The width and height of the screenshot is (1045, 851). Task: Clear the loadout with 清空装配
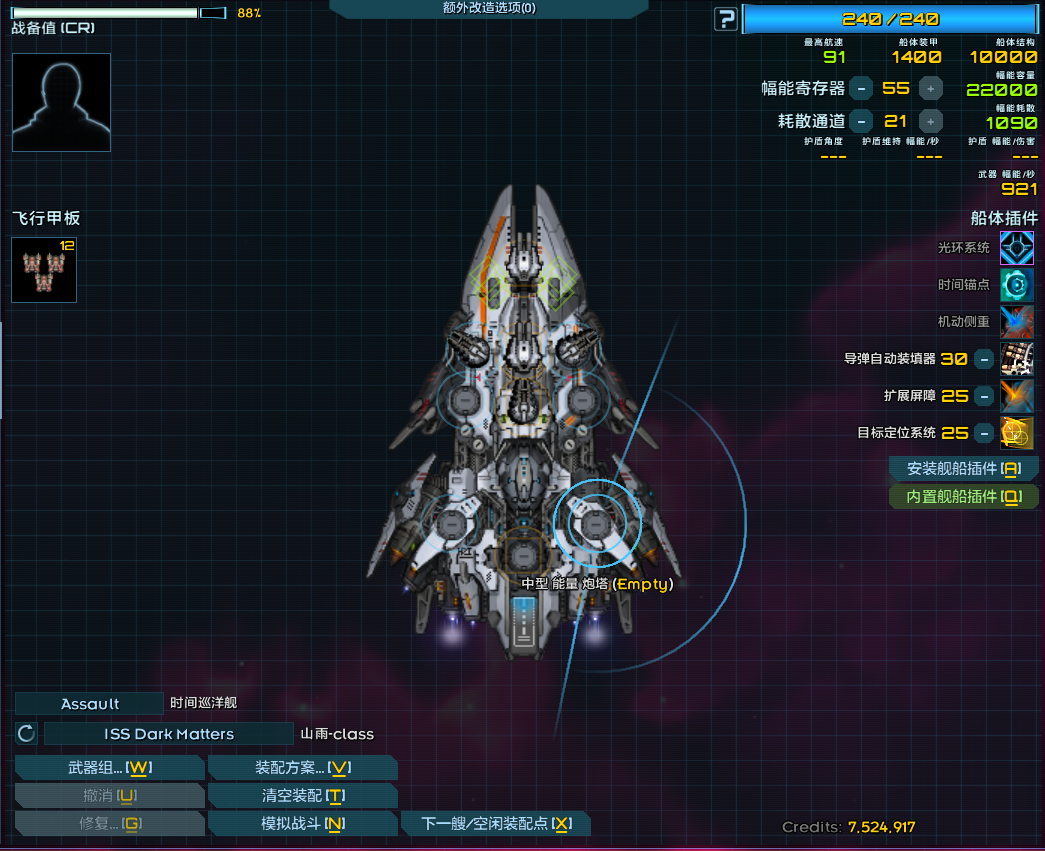pos(302,795)
